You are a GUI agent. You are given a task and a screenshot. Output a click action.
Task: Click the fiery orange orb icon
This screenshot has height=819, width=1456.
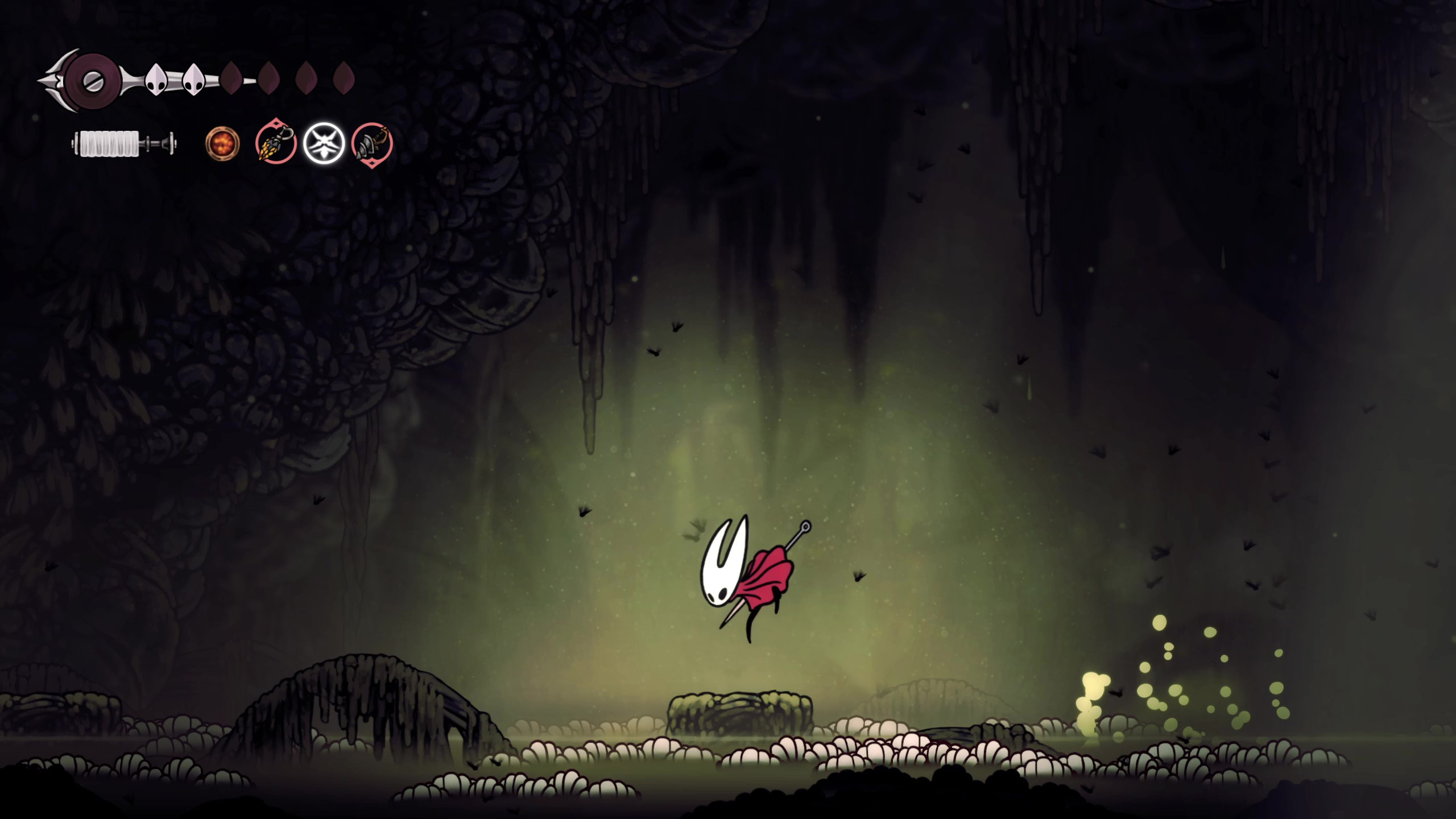pyautogui.click(x=222, y=143)
